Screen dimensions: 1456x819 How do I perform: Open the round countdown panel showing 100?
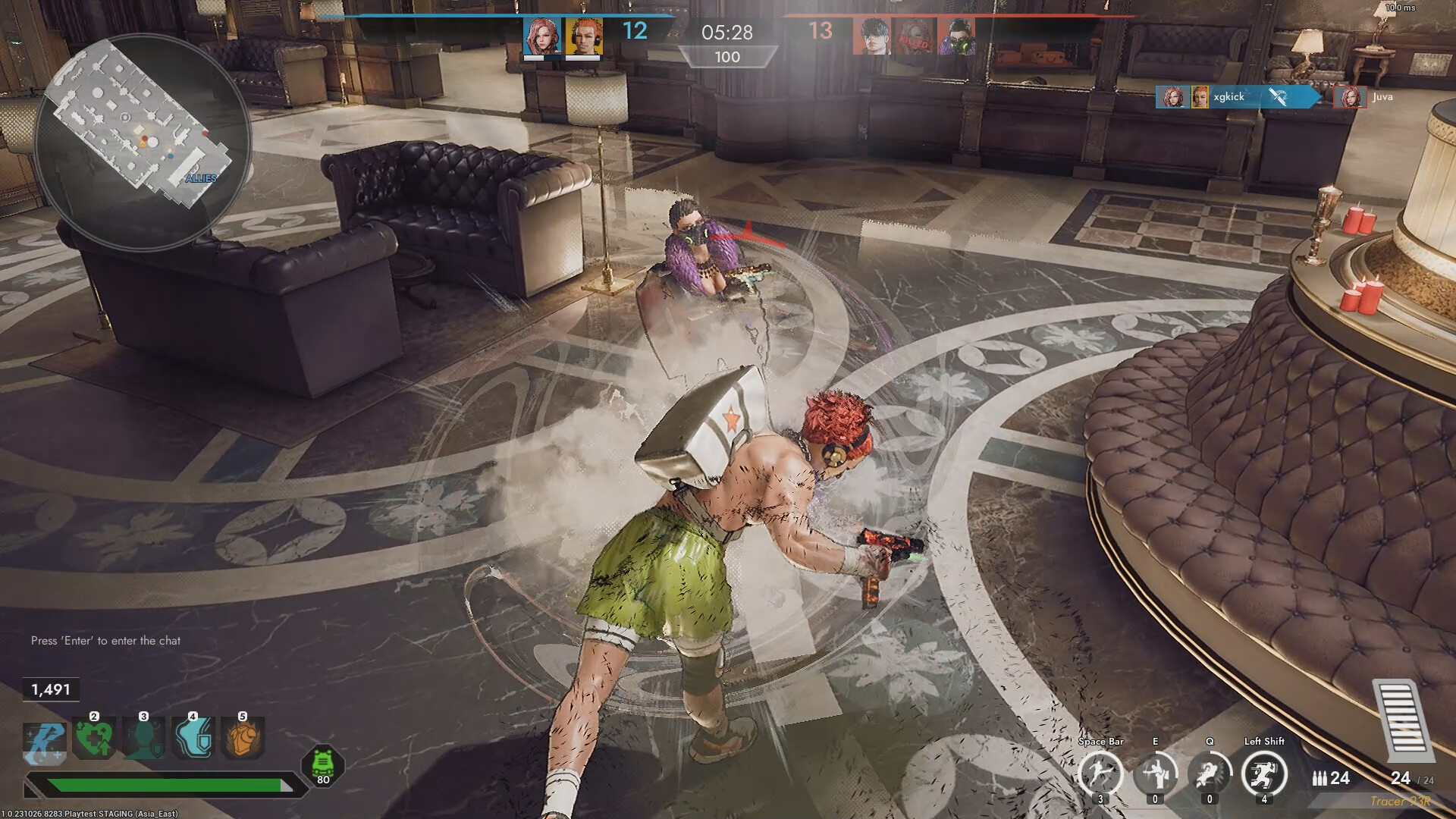point(726,58)
